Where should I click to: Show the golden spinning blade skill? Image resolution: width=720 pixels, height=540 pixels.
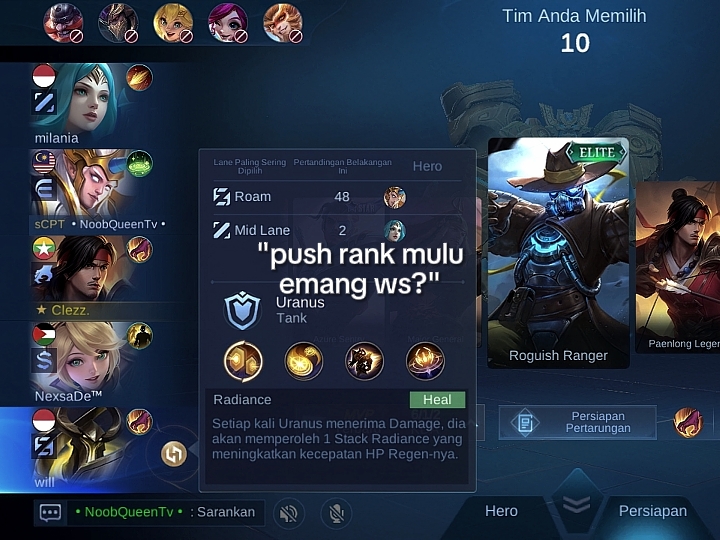pyautogui.click(x=303, y=361)
